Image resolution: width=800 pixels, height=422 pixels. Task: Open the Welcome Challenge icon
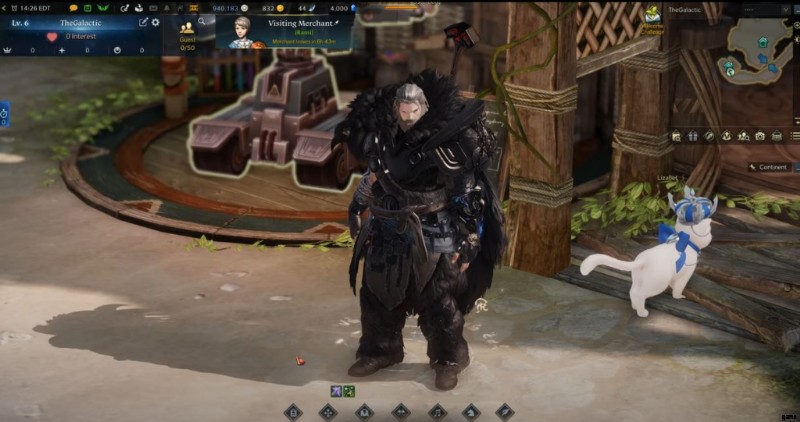tap(653, 17)
